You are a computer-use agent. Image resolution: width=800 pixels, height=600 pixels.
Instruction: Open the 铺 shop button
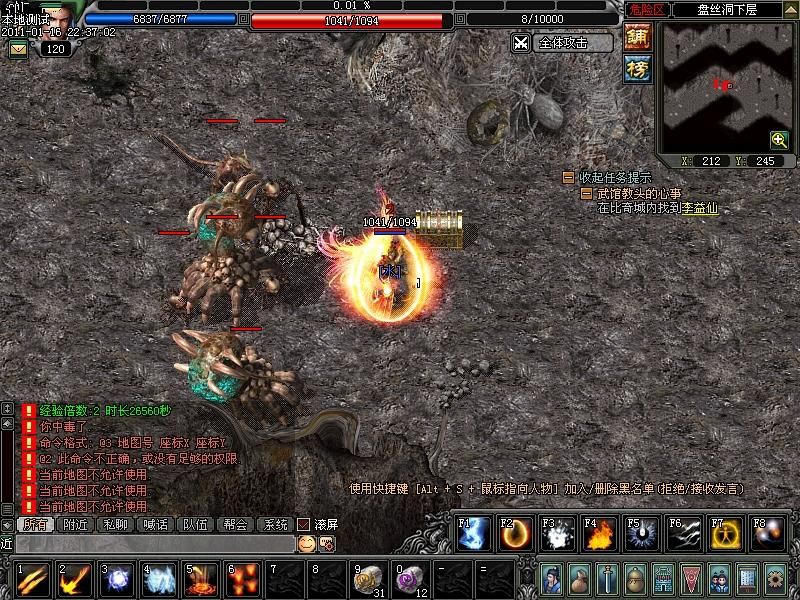click(x=636, y=37)
